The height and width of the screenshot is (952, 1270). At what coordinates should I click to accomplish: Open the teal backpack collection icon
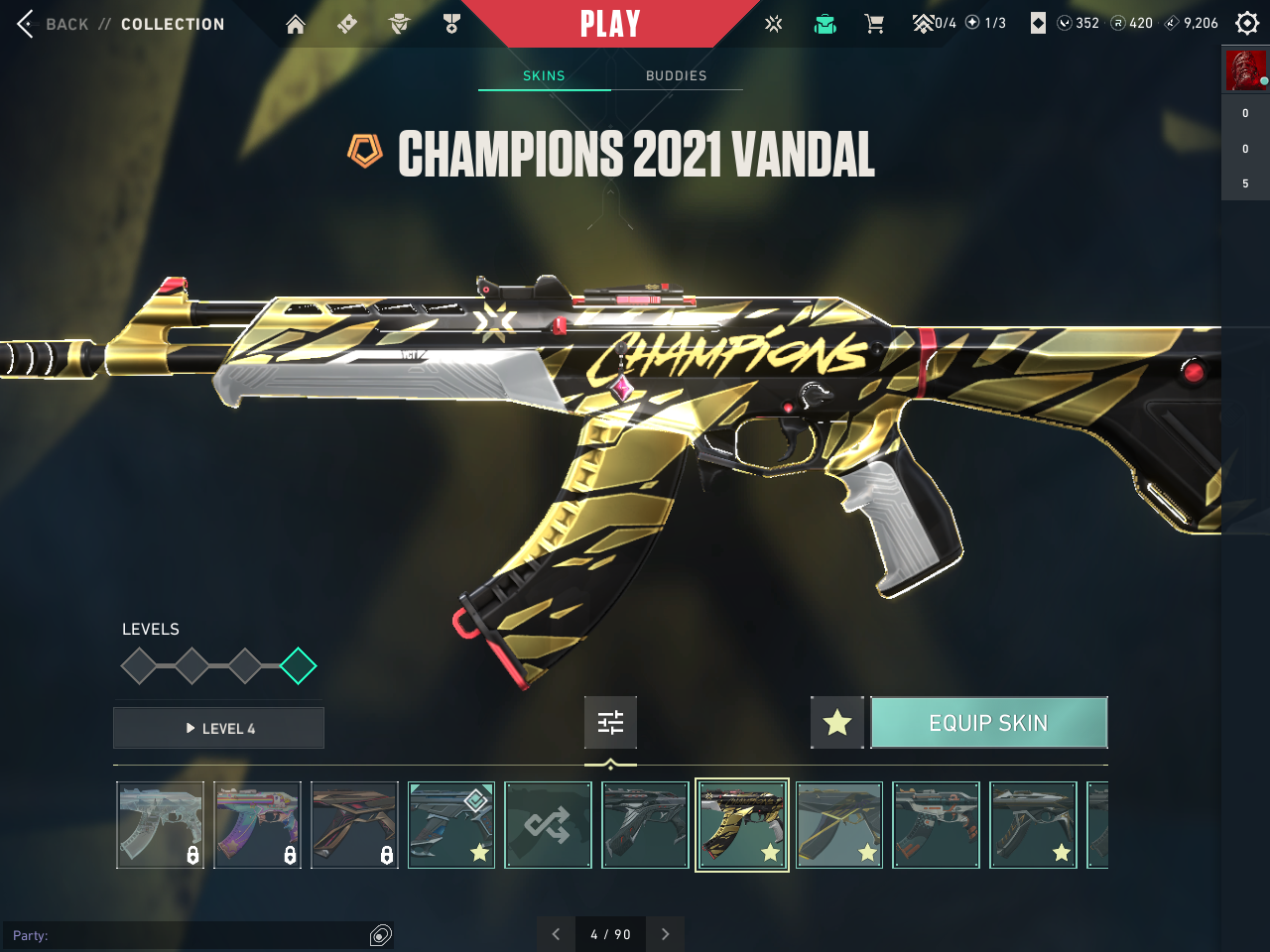coord(825,24)
